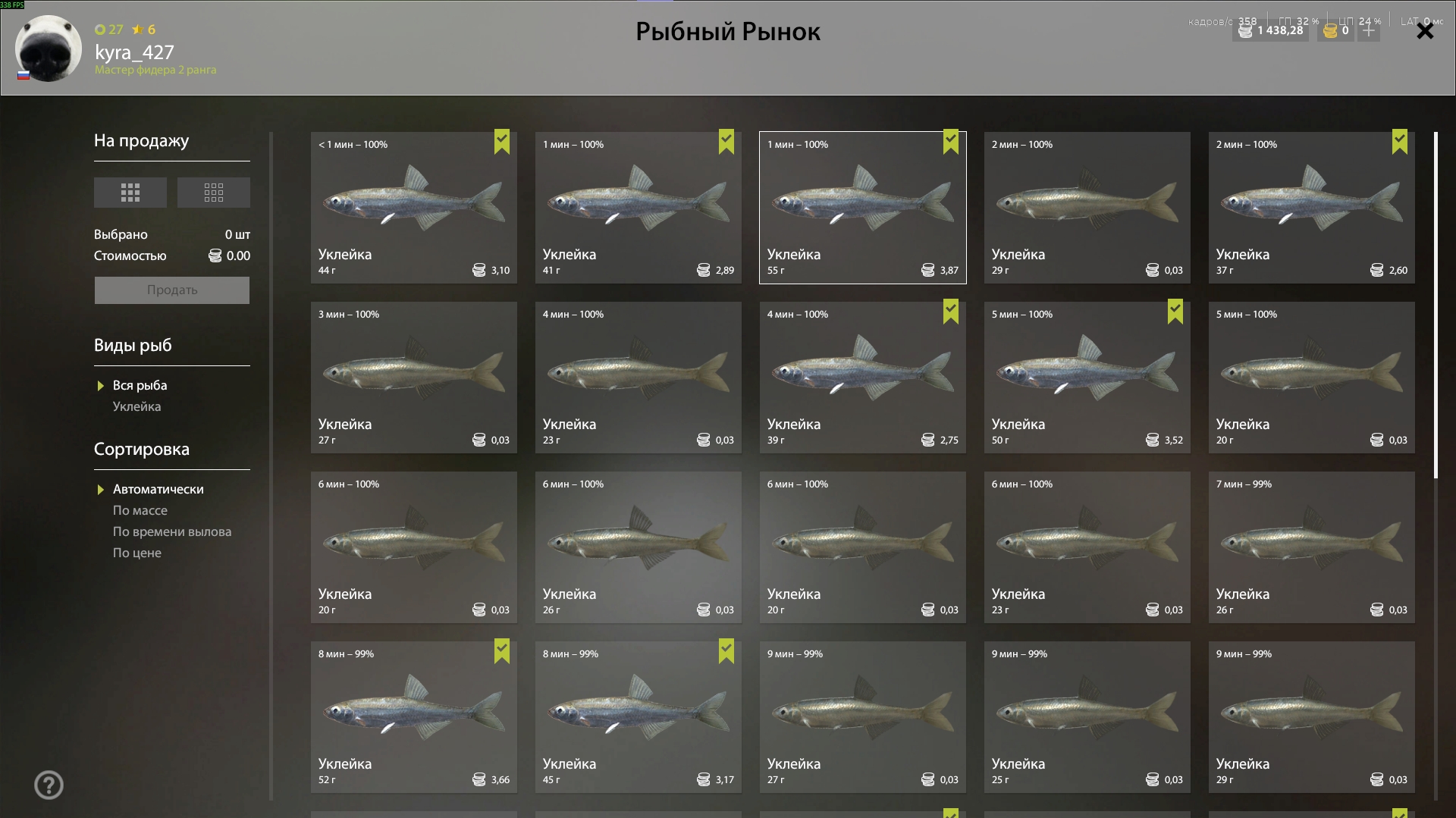
Task: Sort fish По массе
Action: pos(140,510)
